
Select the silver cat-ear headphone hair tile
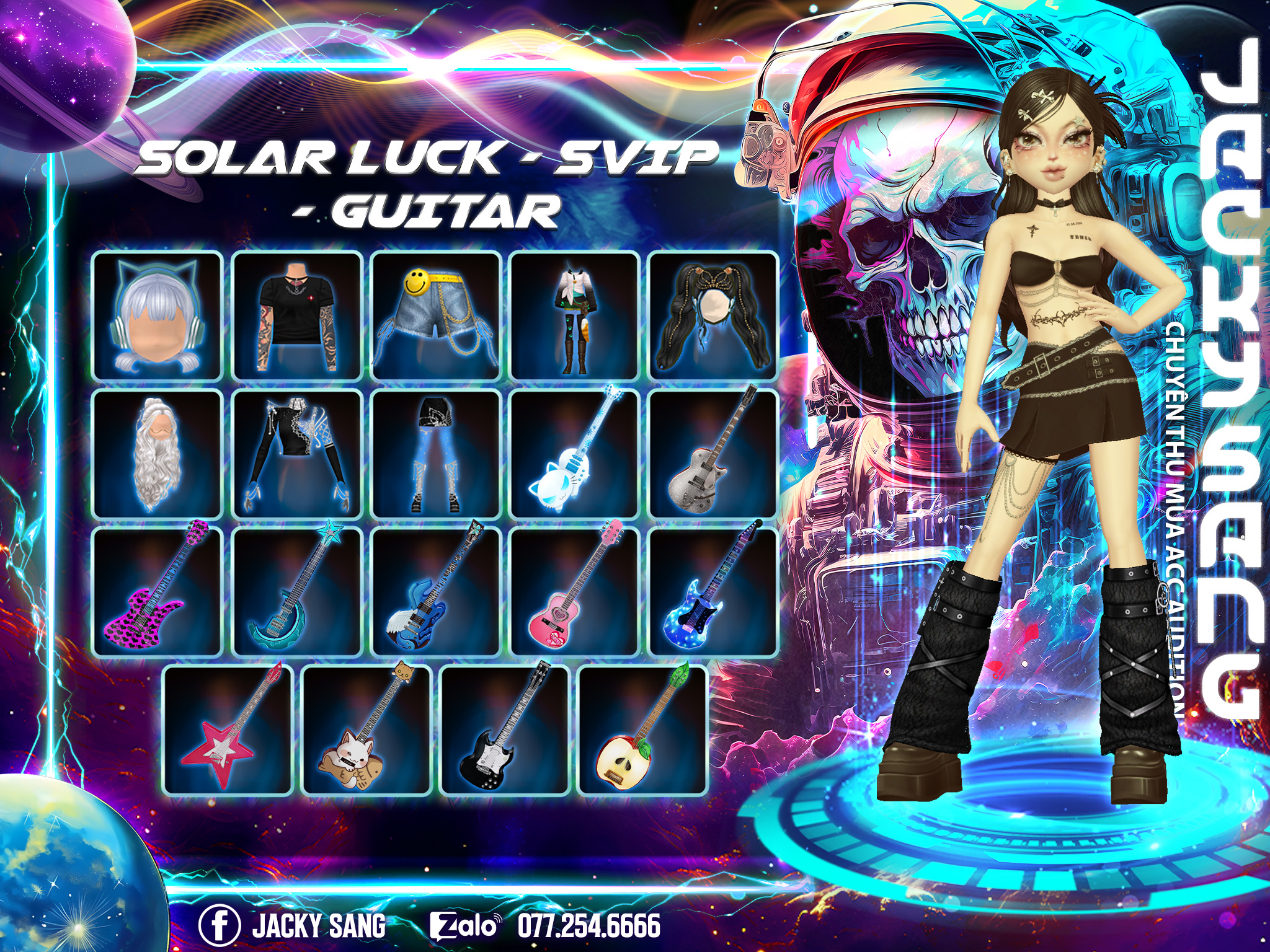tap(158, 315)
